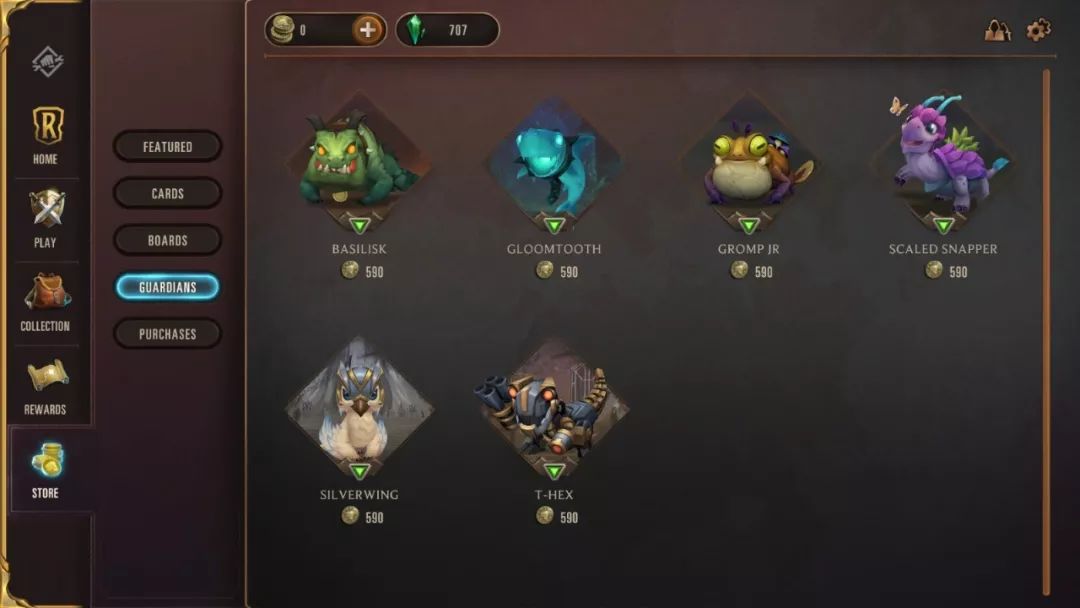1080x608 pixels.
Task: View the Scaled Snapper guardian
Action: [943, 165]
